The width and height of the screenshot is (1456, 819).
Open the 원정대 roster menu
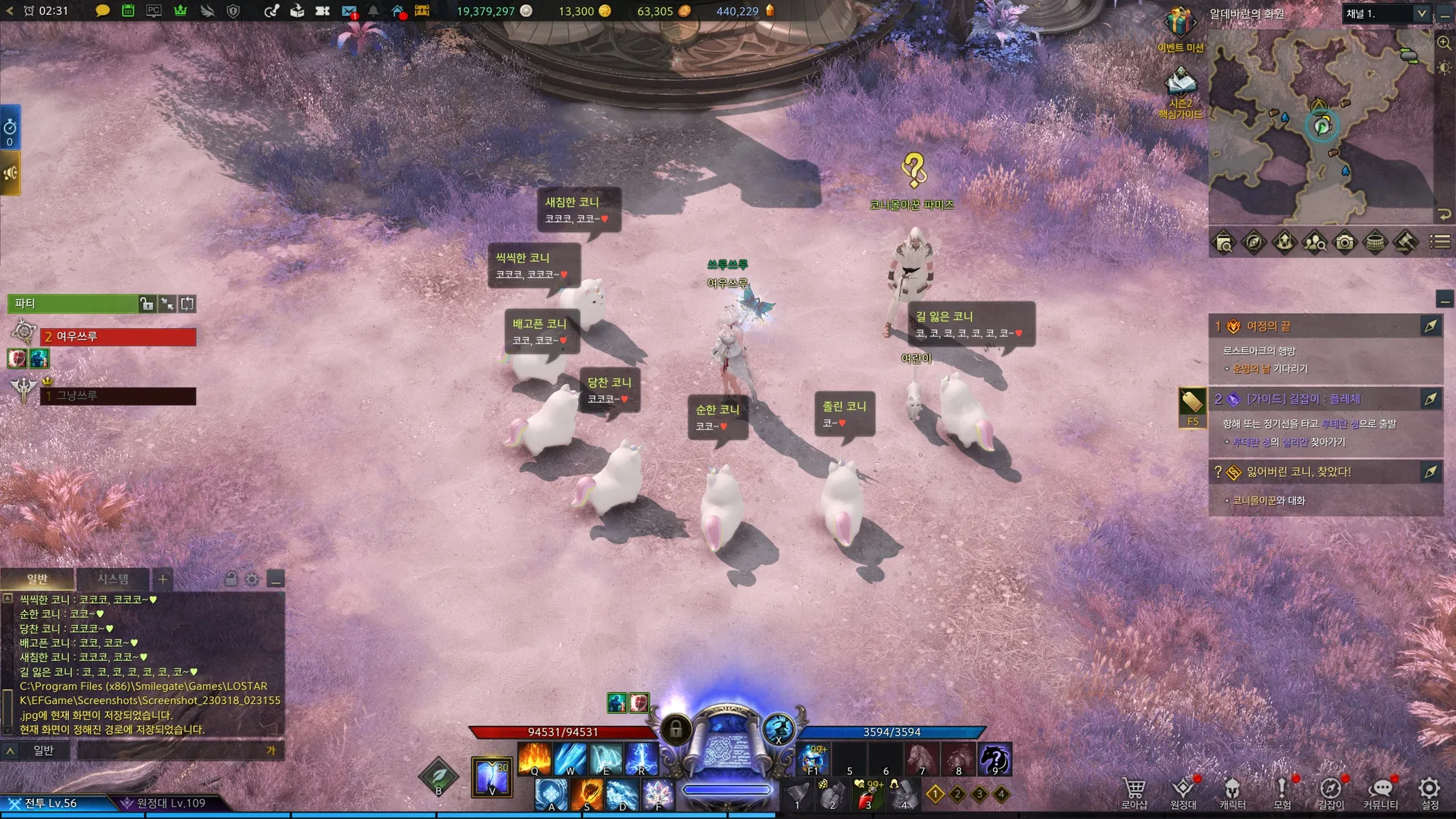coord(1183,792)
